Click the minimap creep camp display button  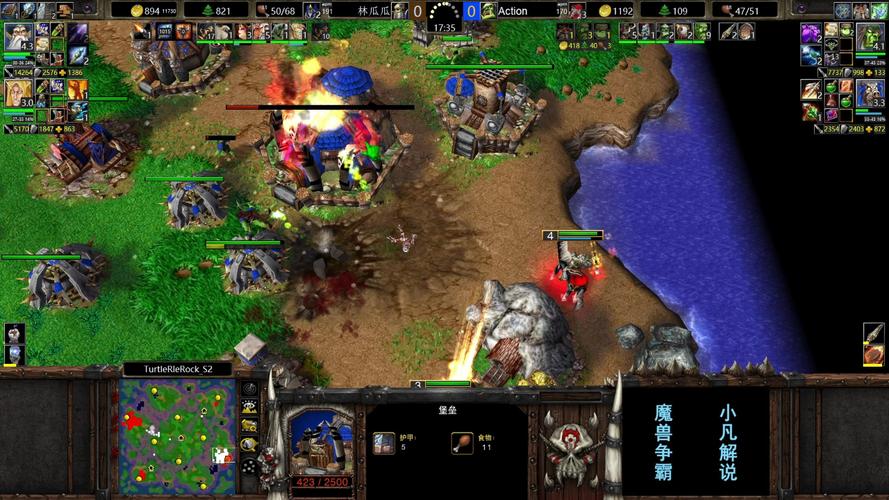tap(248, 444)
